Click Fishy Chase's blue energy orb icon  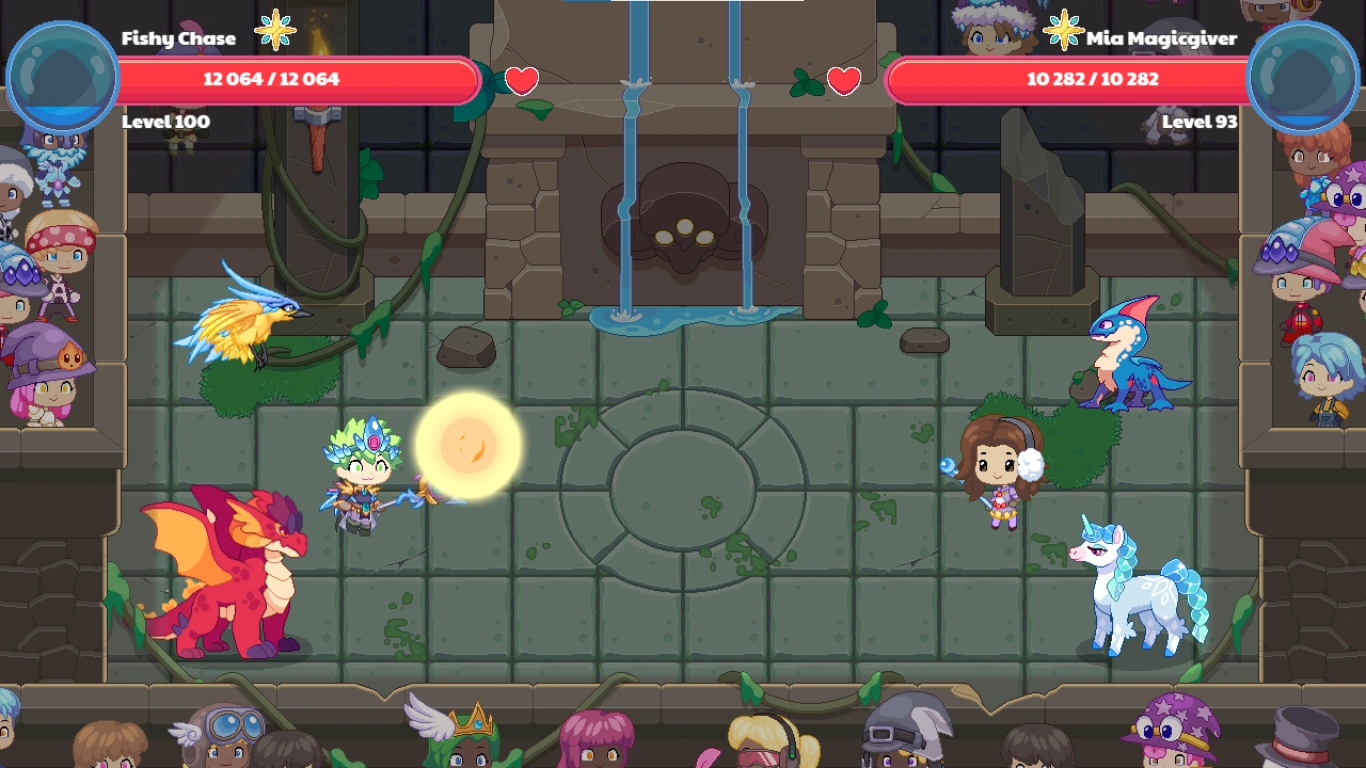[62, 72]
